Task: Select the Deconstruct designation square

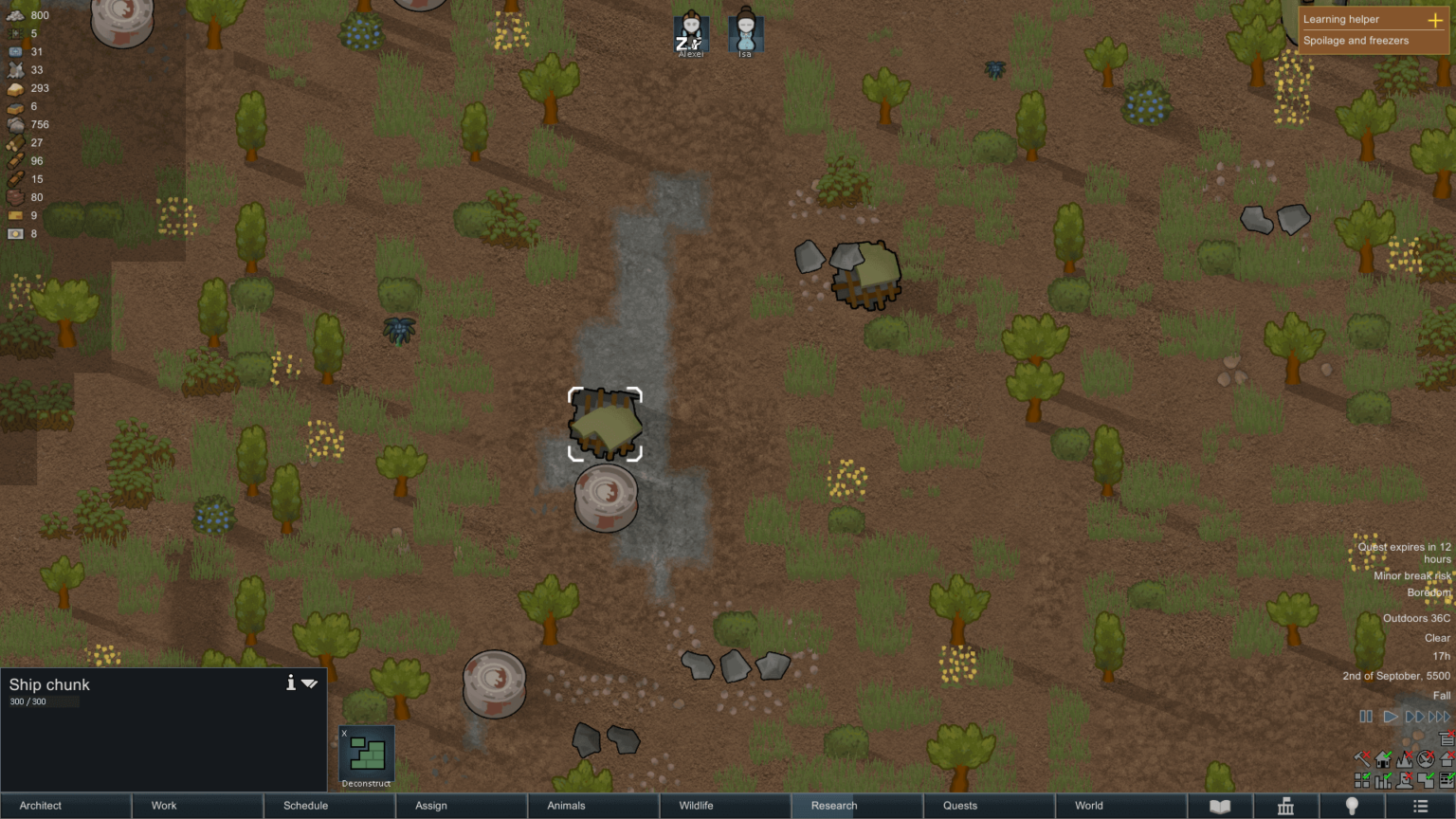Action: point(365,755)
